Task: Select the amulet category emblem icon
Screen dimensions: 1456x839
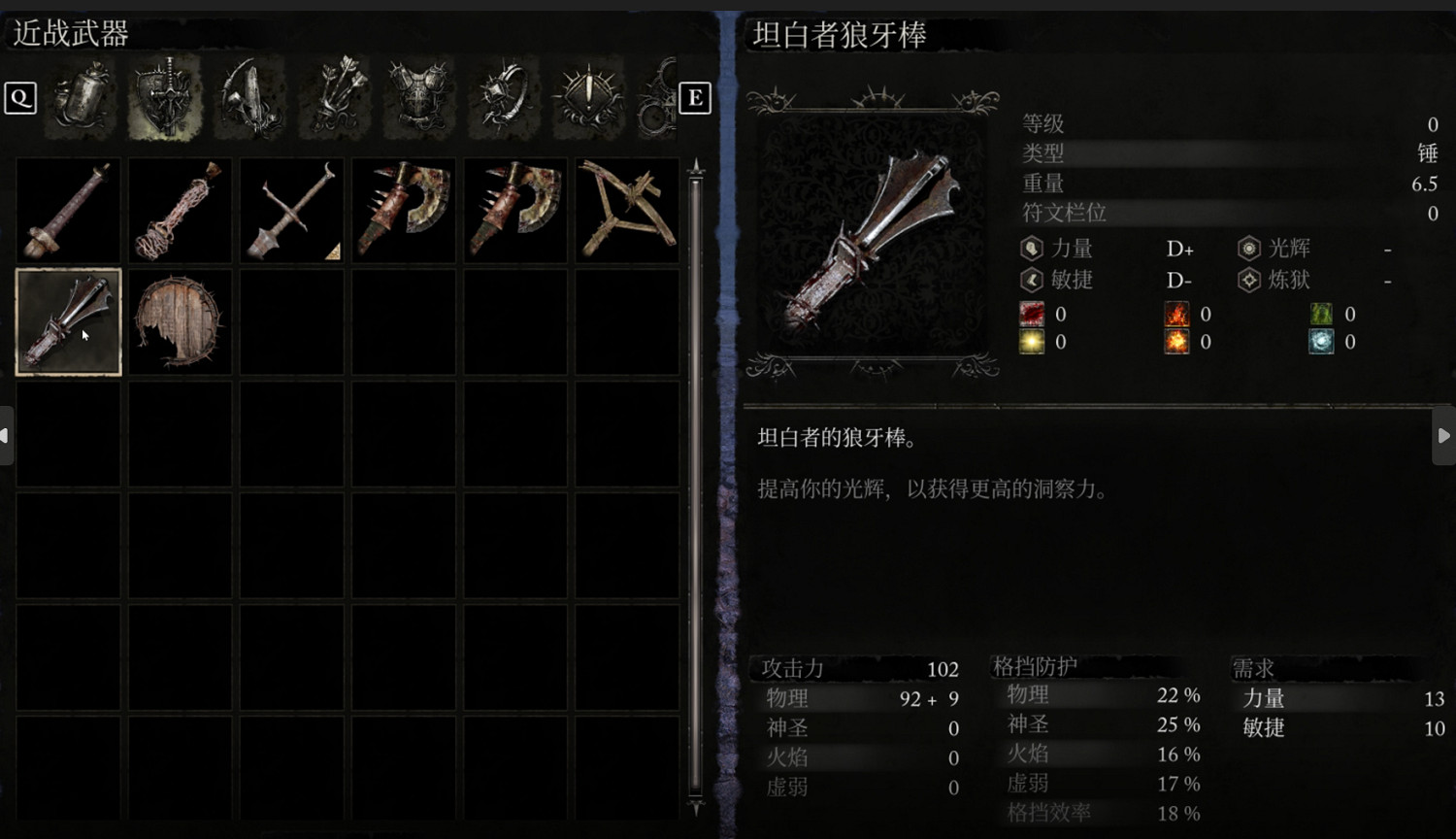Action: point(587,97)
